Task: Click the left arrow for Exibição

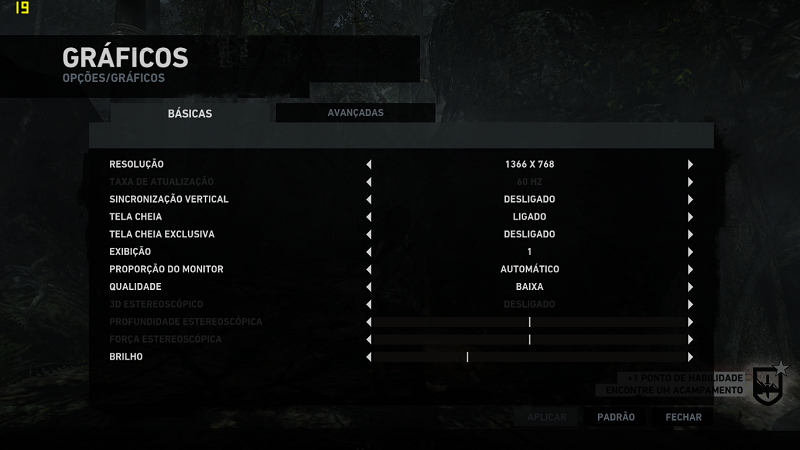Action: pos(369,252)
